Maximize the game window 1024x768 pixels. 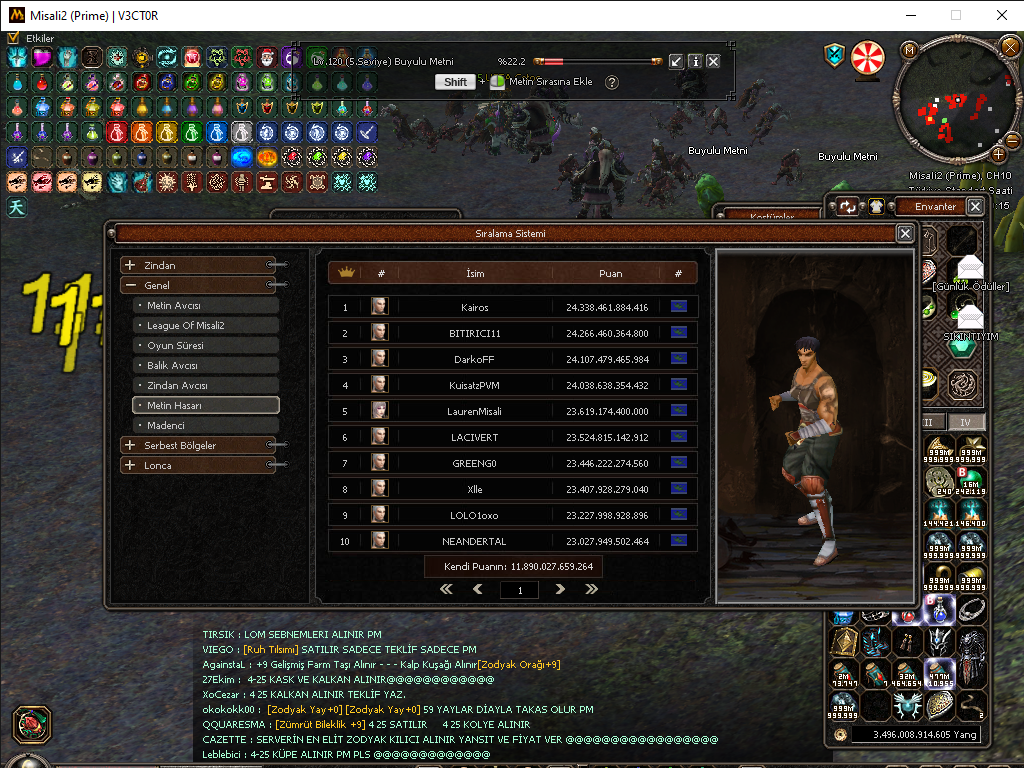coord(956,15)
